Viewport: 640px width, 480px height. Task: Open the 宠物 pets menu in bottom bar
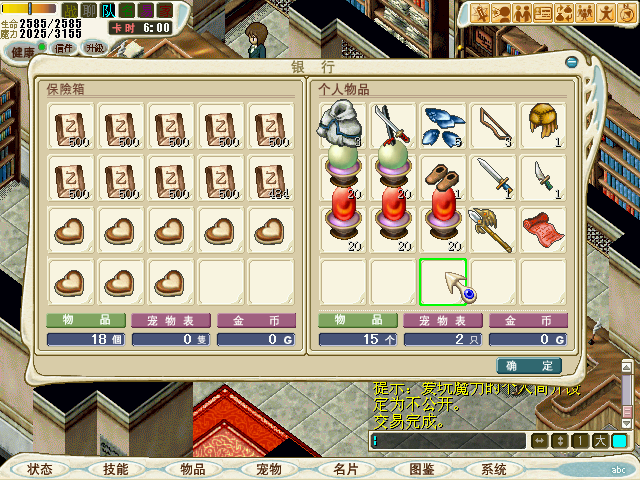(x=268, y=468)
